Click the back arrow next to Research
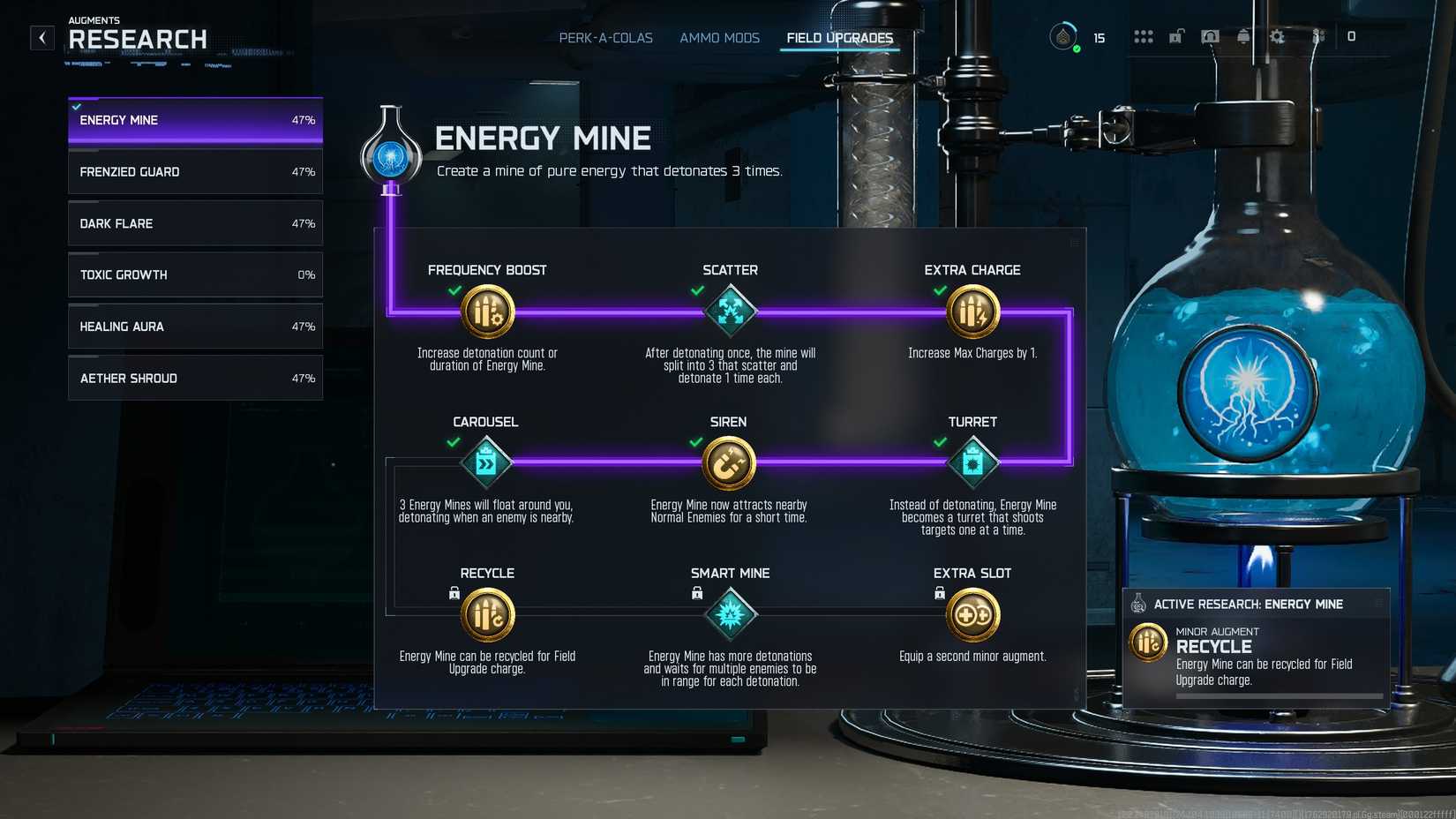The width and height of the screenshot is (1456, 819). [41, 38]
